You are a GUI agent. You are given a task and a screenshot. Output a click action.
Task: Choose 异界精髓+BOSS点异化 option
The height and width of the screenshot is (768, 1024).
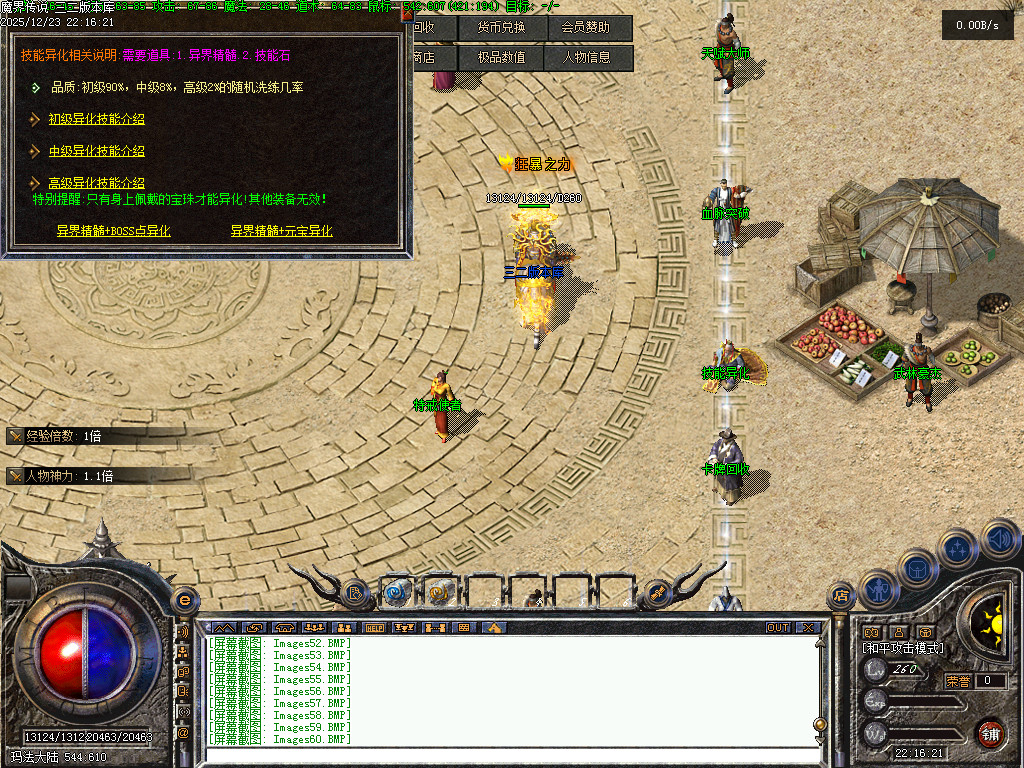[x=113, y=231]
